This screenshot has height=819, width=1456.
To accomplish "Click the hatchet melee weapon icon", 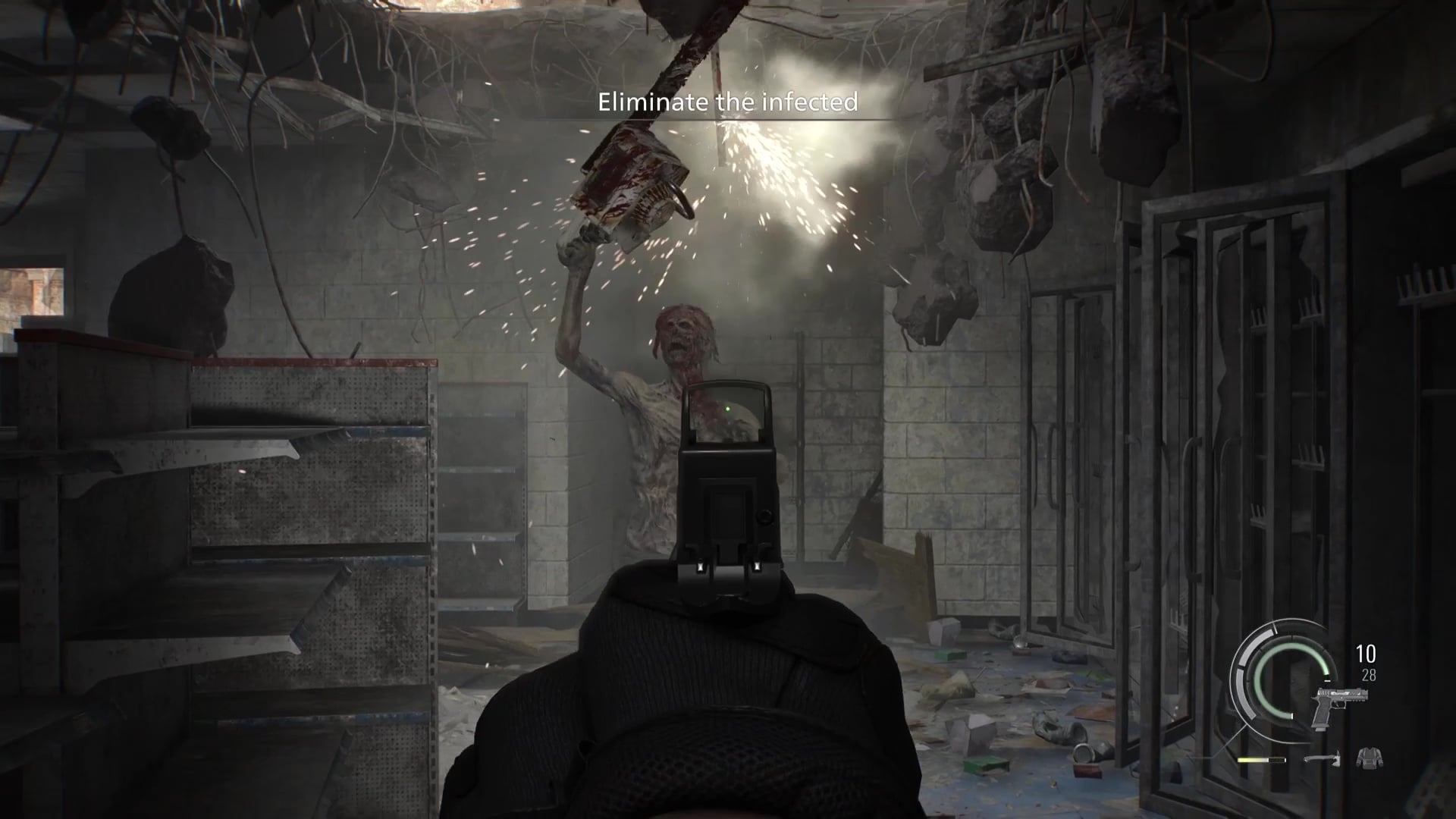I will (1323, 758).
